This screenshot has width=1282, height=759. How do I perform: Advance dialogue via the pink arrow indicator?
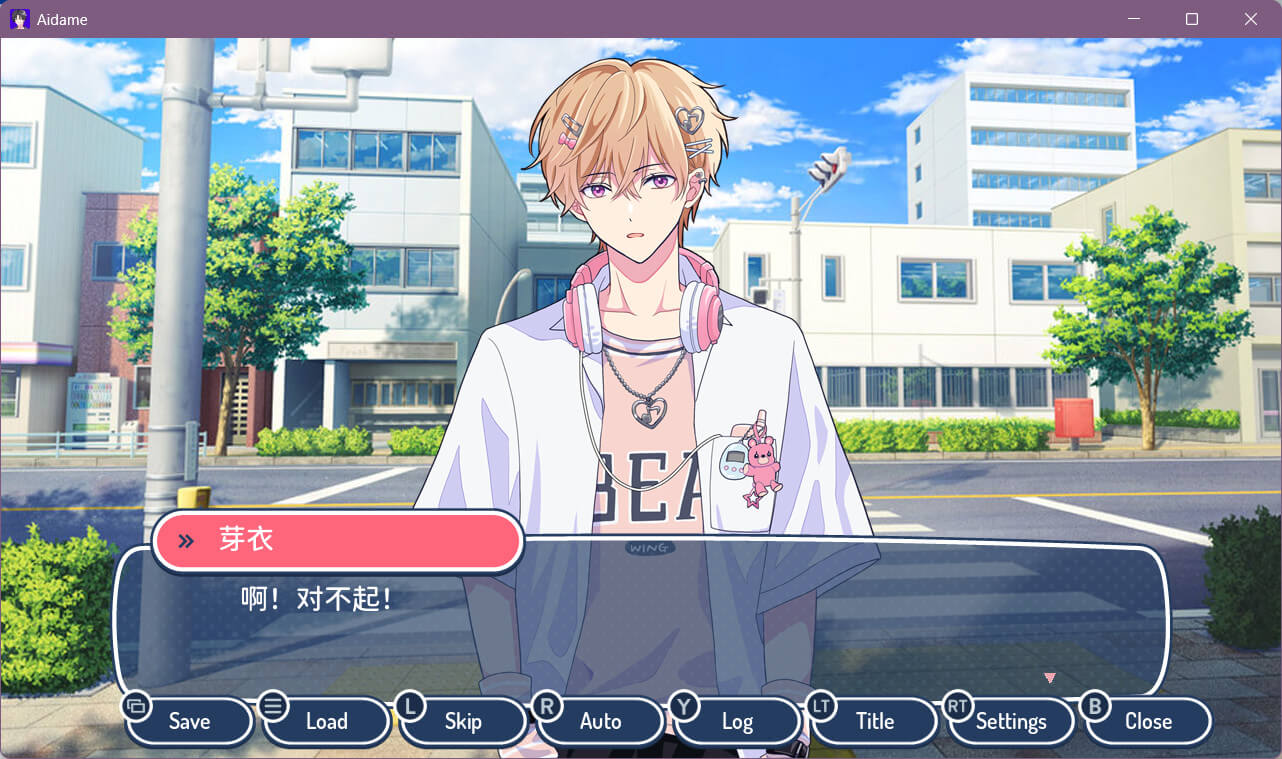1049,678
